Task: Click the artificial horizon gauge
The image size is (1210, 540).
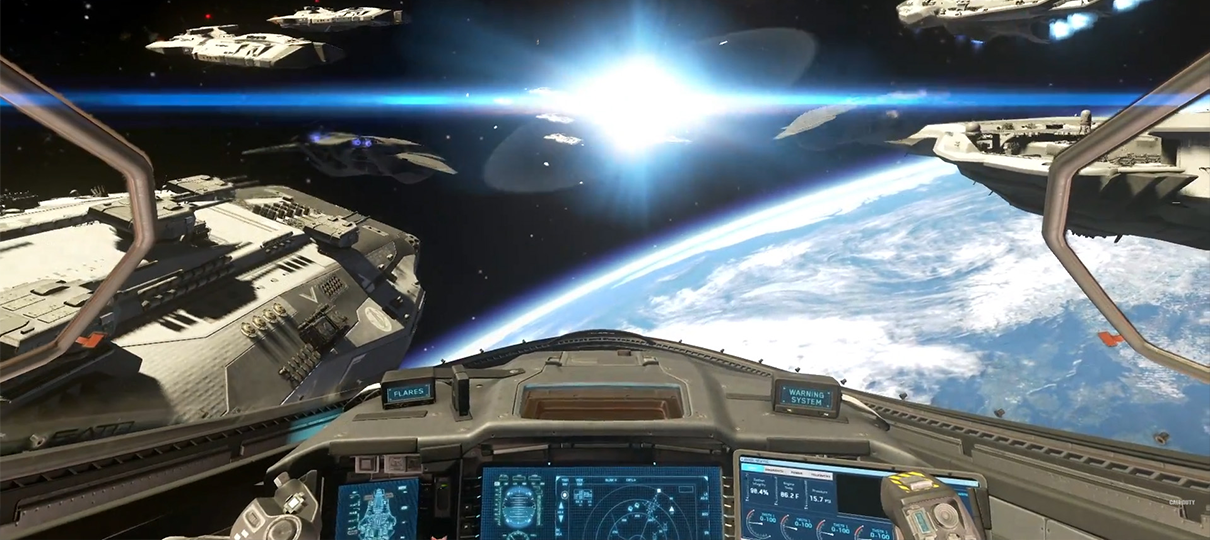Action: coord(520,505)
